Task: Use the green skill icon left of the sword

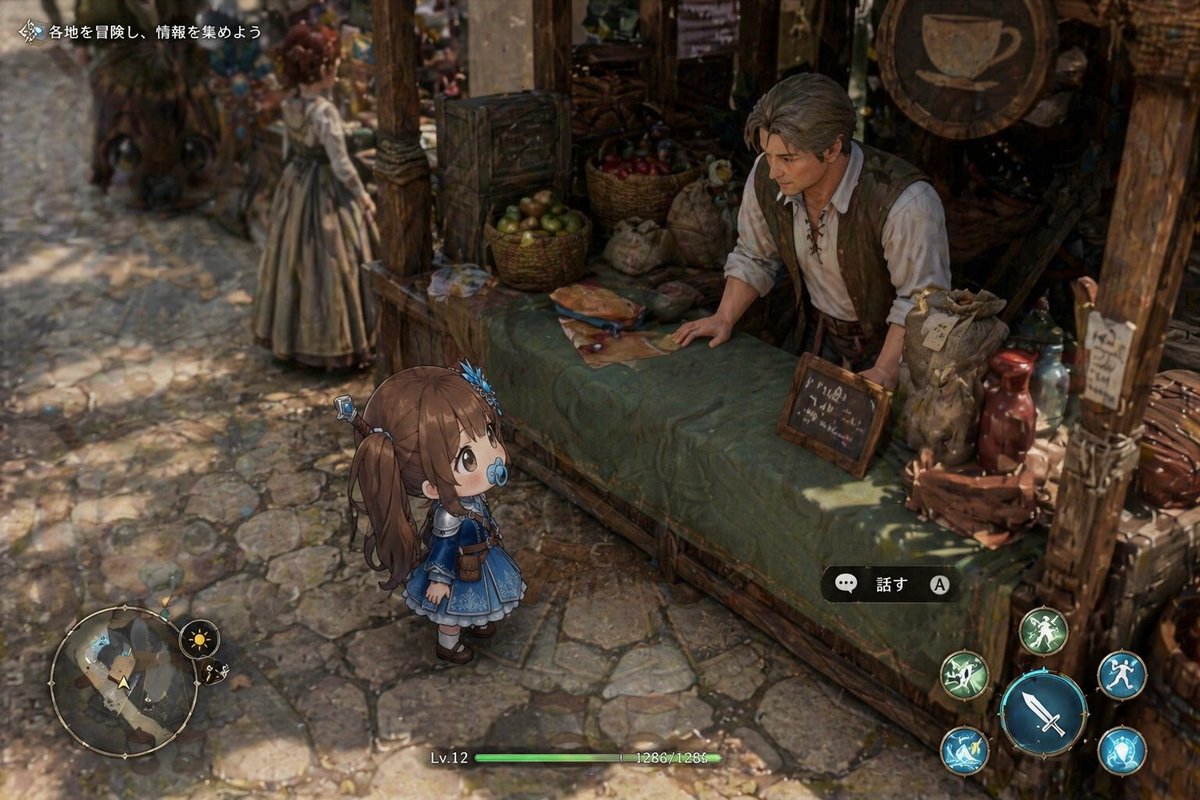Action: [965, 675]
